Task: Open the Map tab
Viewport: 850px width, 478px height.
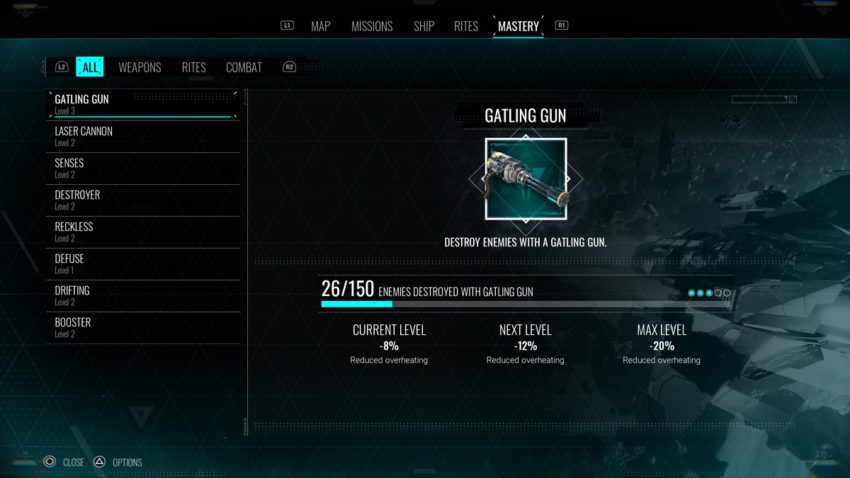Action: 320,26
